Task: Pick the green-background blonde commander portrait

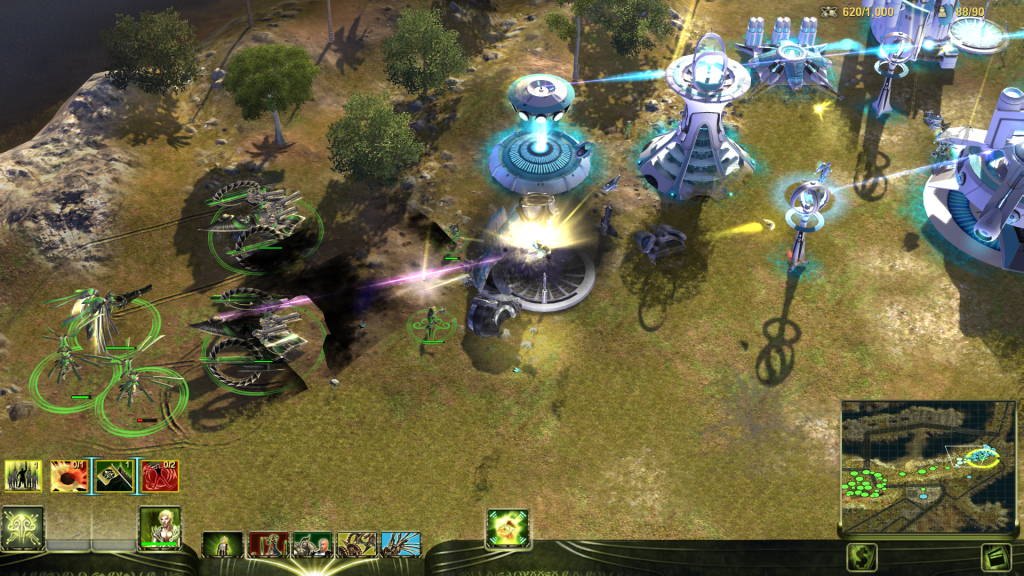Action: 222,545
